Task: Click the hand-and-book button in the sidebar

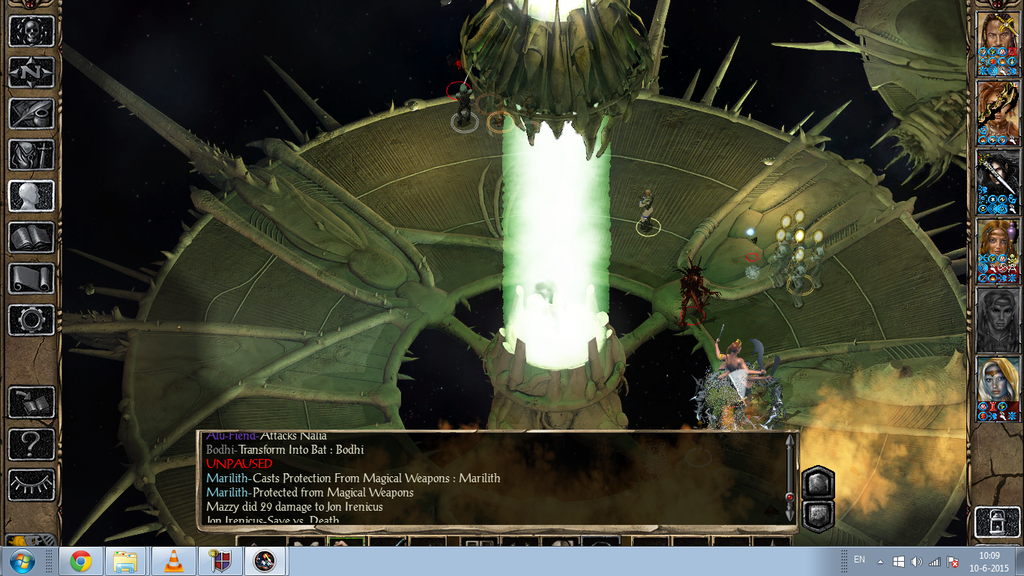Action: pos(31,402)
